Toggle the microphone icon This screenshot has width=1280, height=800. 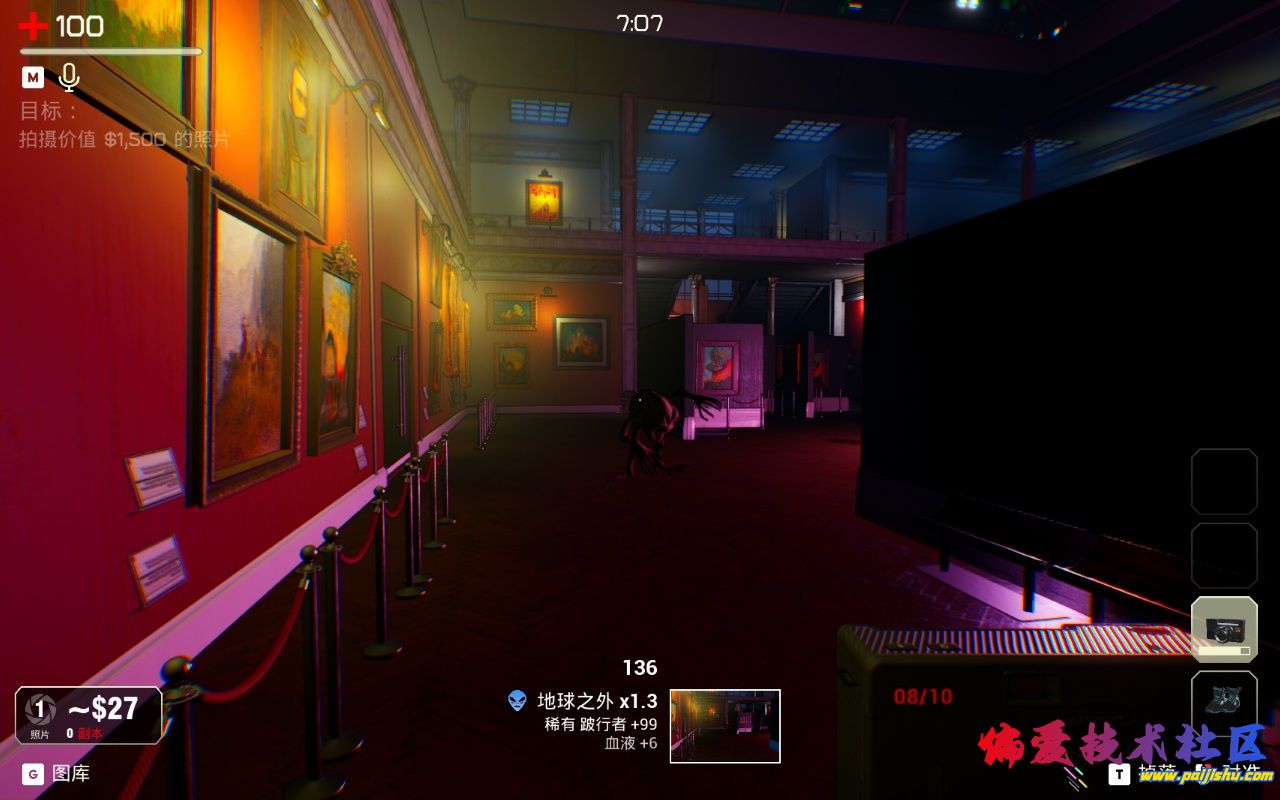(69, 77)
